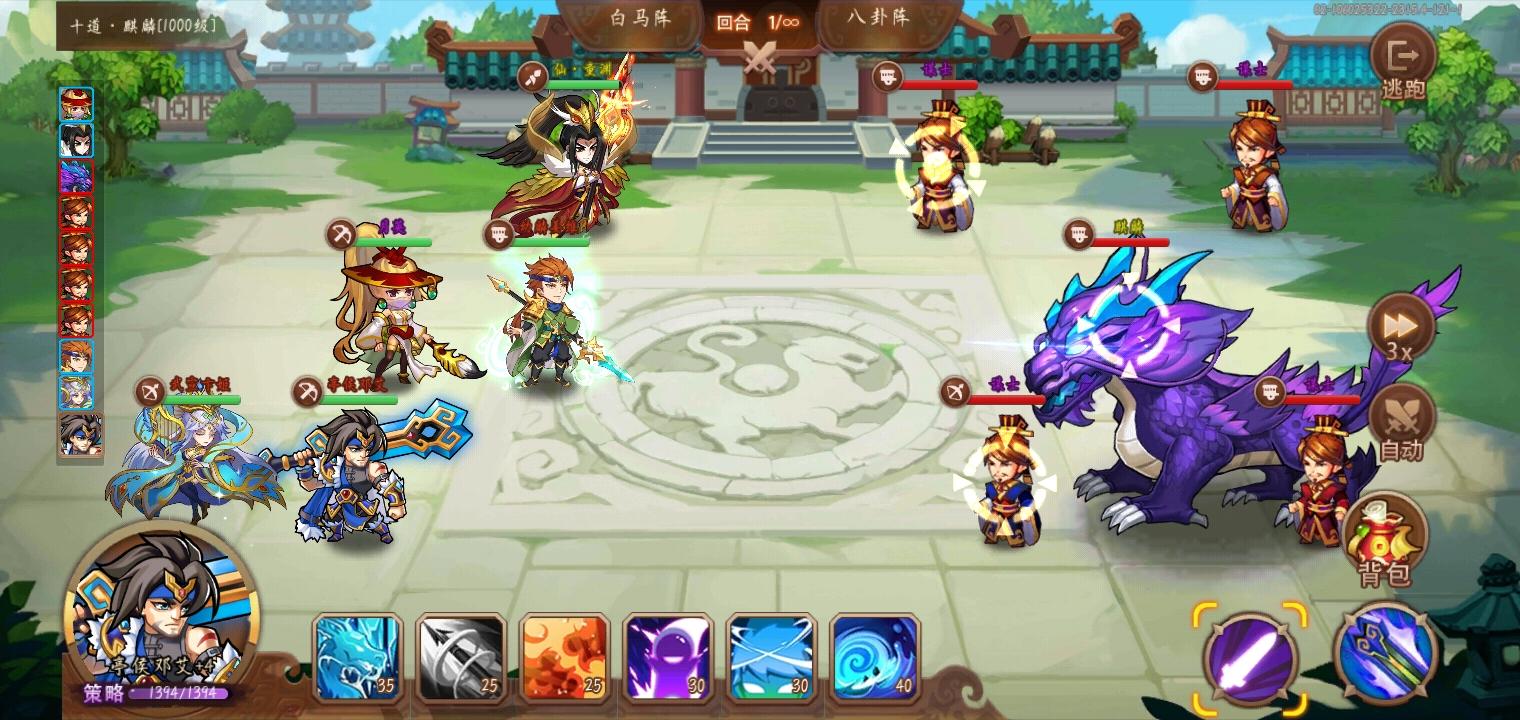Viewport: 1520px width, 720px height.
Task: Activate the purple phantom skill costing 30
Action: coord(669,655)
